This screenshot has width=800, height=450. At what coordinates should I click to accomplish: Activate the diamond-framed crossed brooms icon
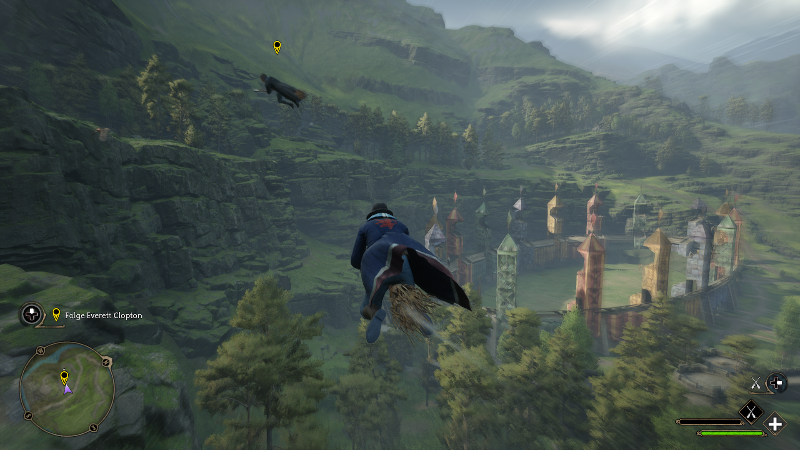click(750, 410)
